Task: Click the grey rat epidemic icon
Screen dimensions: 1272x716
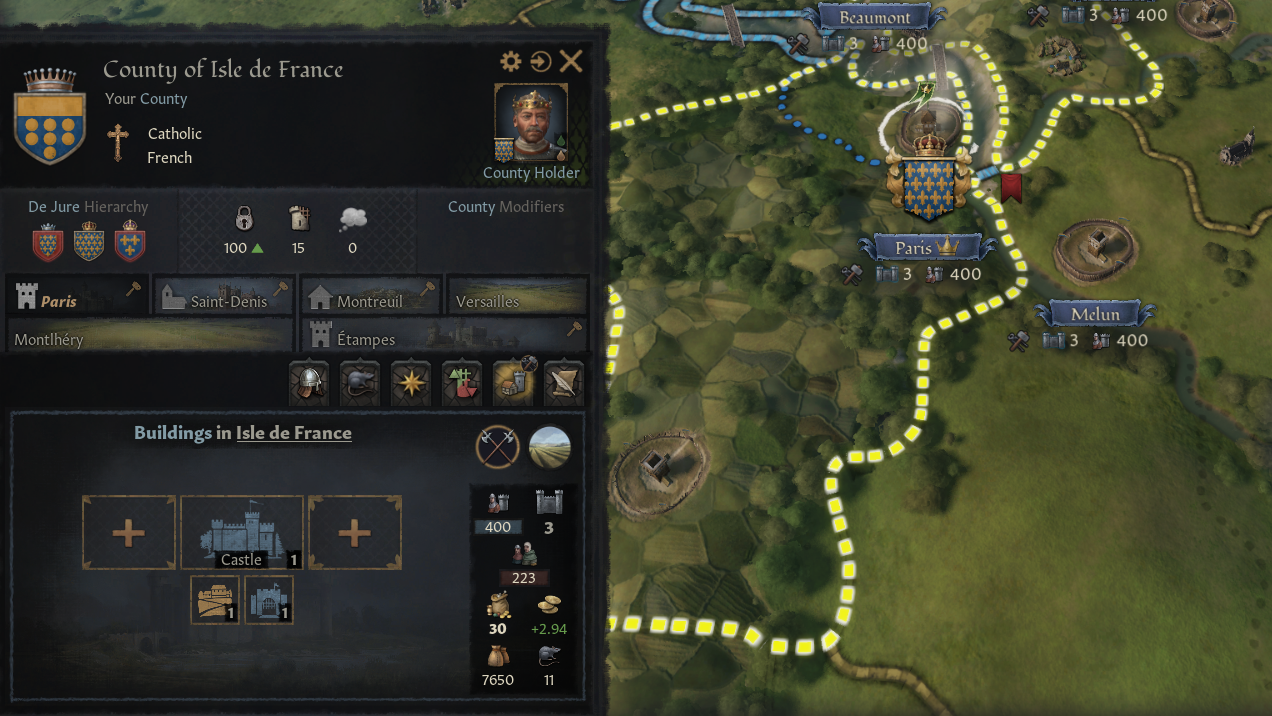Action: 360,384
